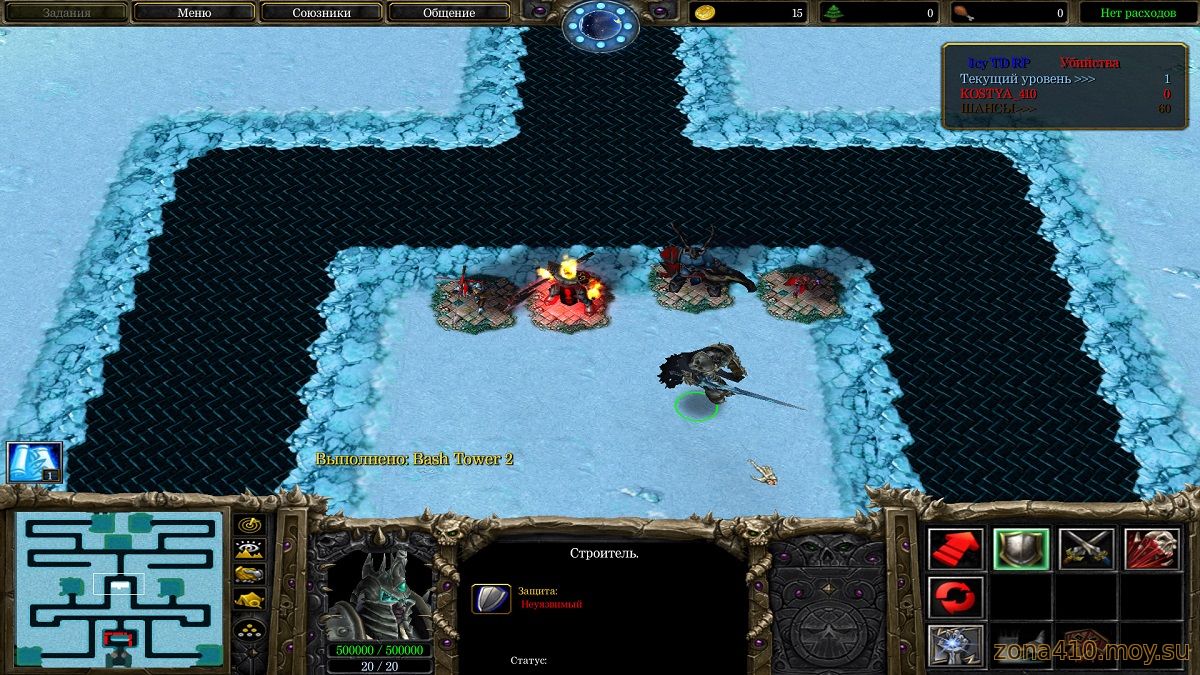
Task: Toggle creep camp display on minimap
Action: pyautogui.click(x=249, y=599)
